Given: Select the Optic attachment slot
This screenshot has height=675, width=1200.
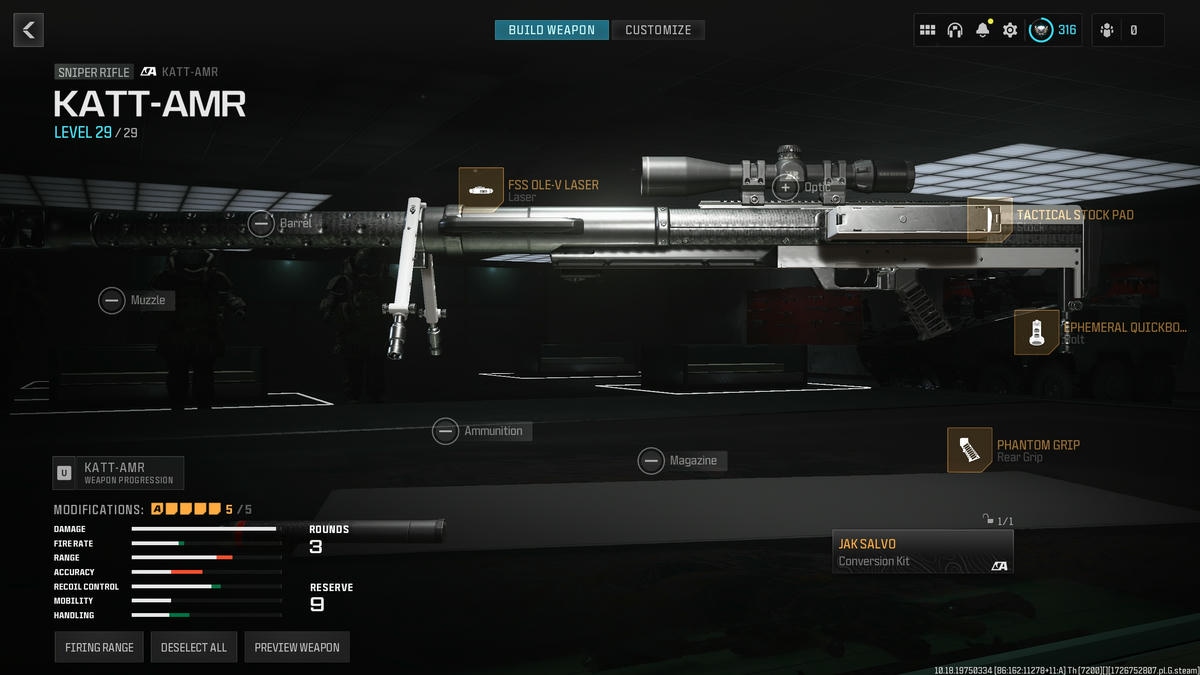Looking at the screenshot, I should pos(786,187).
